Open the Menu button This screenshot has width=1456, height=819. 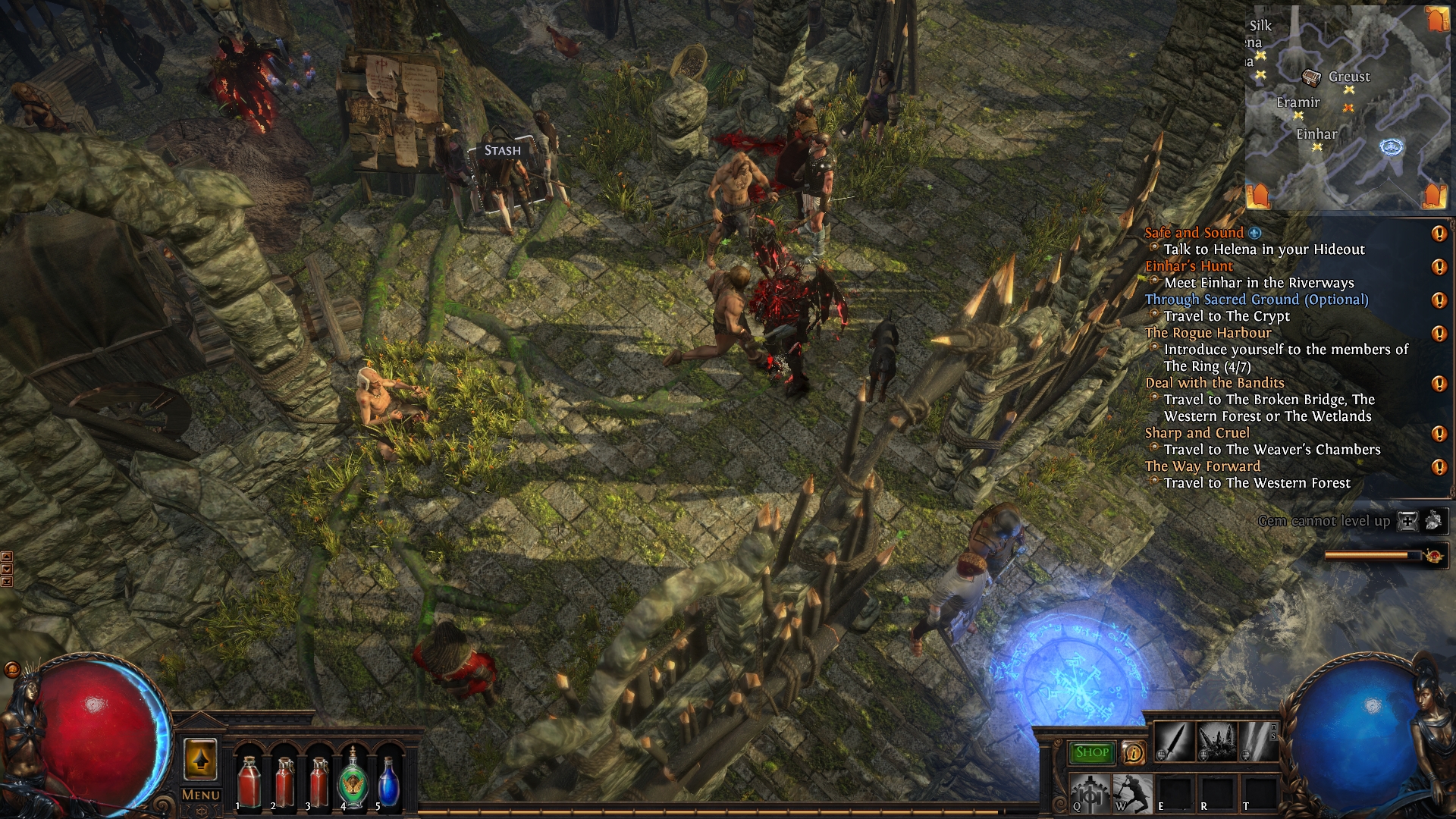click(x=201, y=795)
